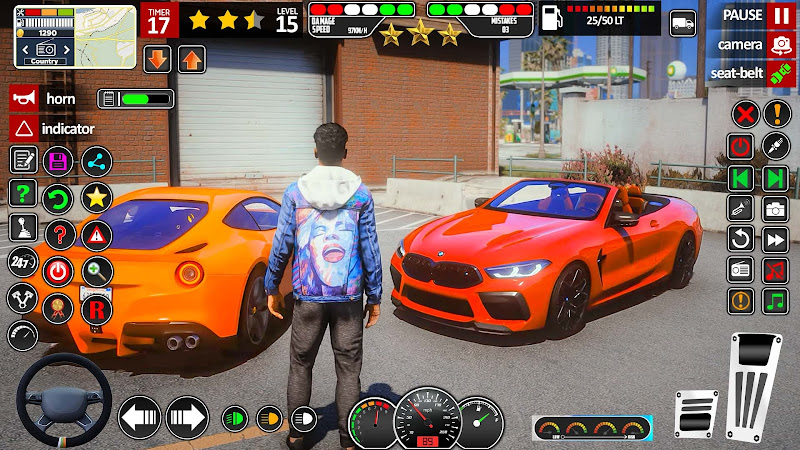
Task: Click the orange down arrow button
Action: point(158,59)
